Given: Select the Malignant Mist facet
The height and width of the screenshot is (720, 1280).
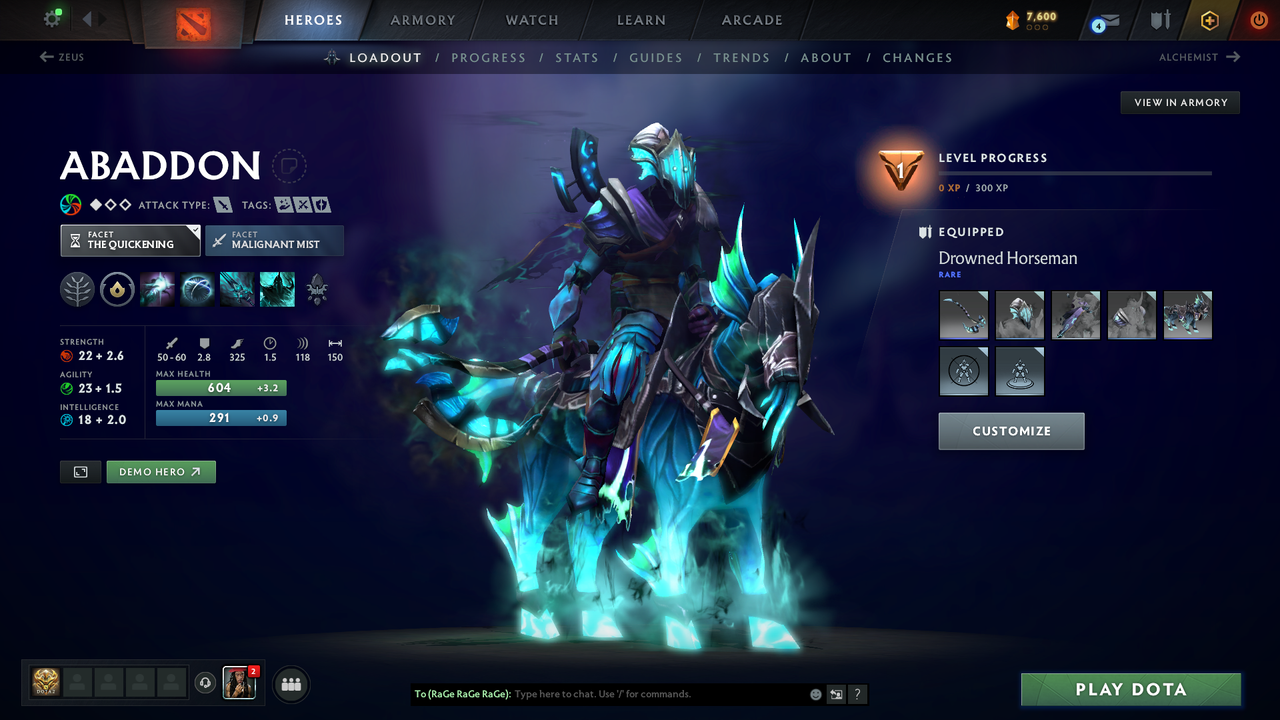Looking at the screenshot, I should tap(274, 240).
